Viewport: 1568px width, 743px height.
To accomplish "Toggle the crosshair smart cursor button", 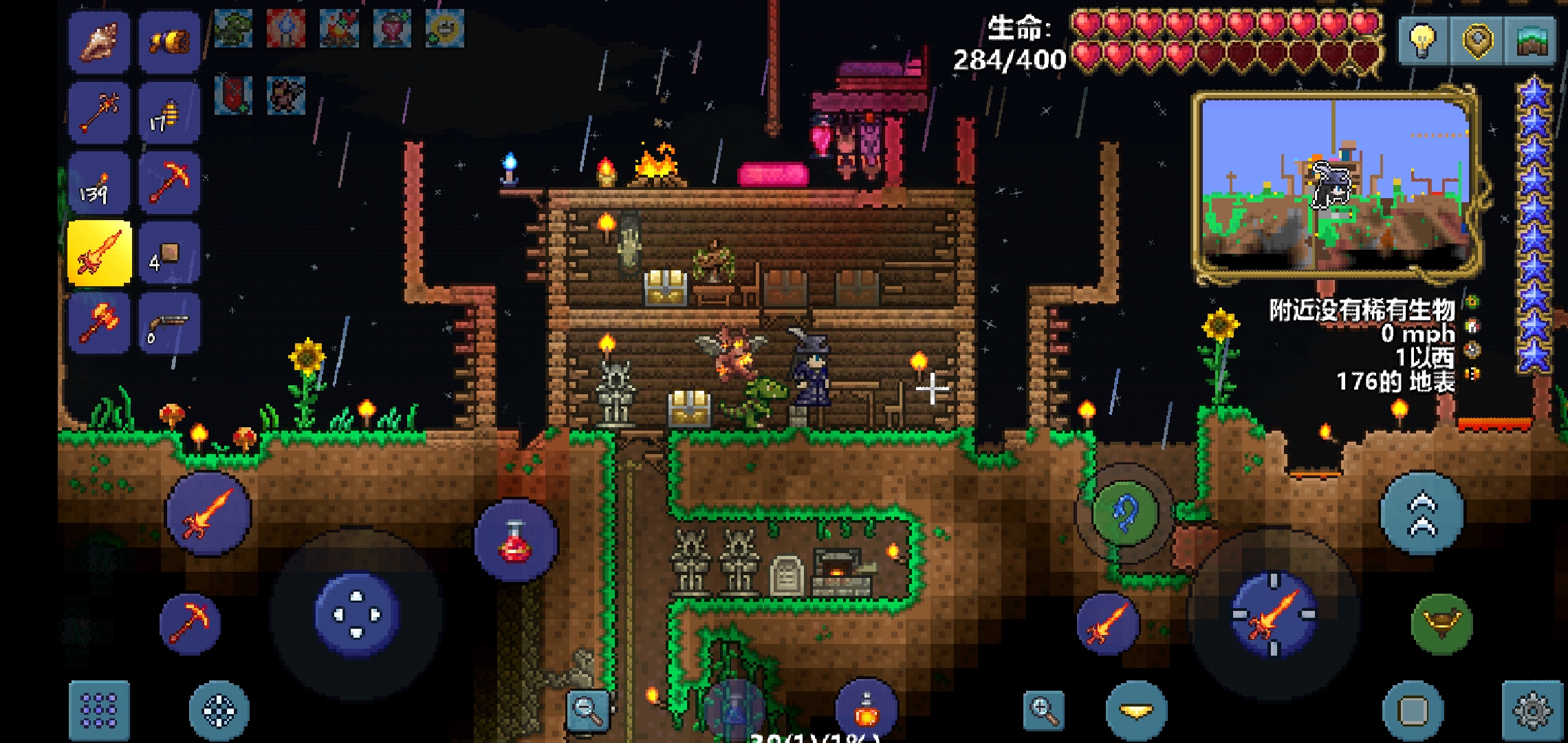I will [219, 711].
